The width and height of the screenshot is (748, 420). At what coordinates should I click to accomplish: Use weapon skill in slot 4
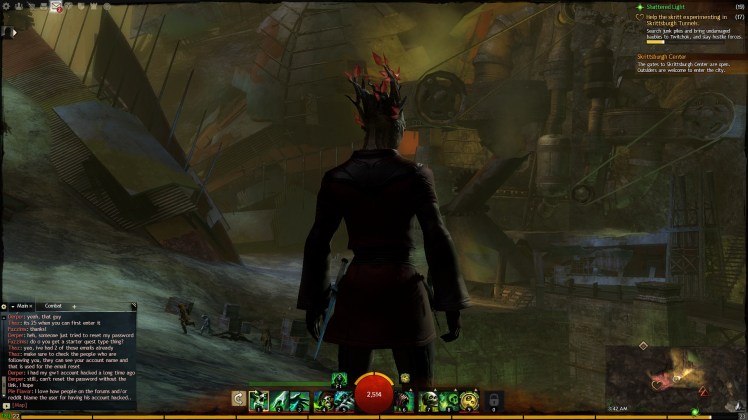coord(323,400)
